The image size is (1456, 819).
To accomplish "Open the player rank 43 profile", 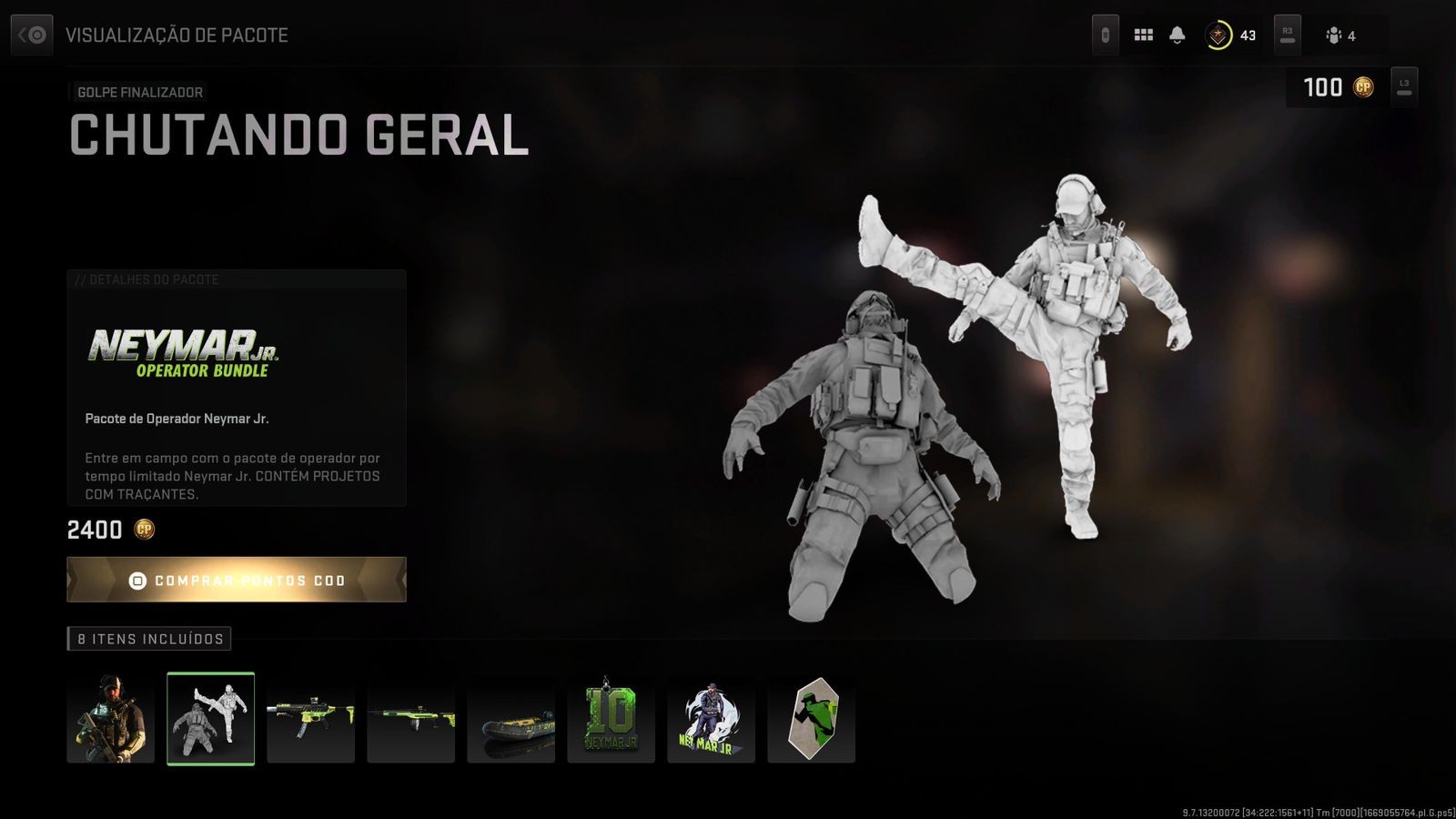I will coord(1230,35).
